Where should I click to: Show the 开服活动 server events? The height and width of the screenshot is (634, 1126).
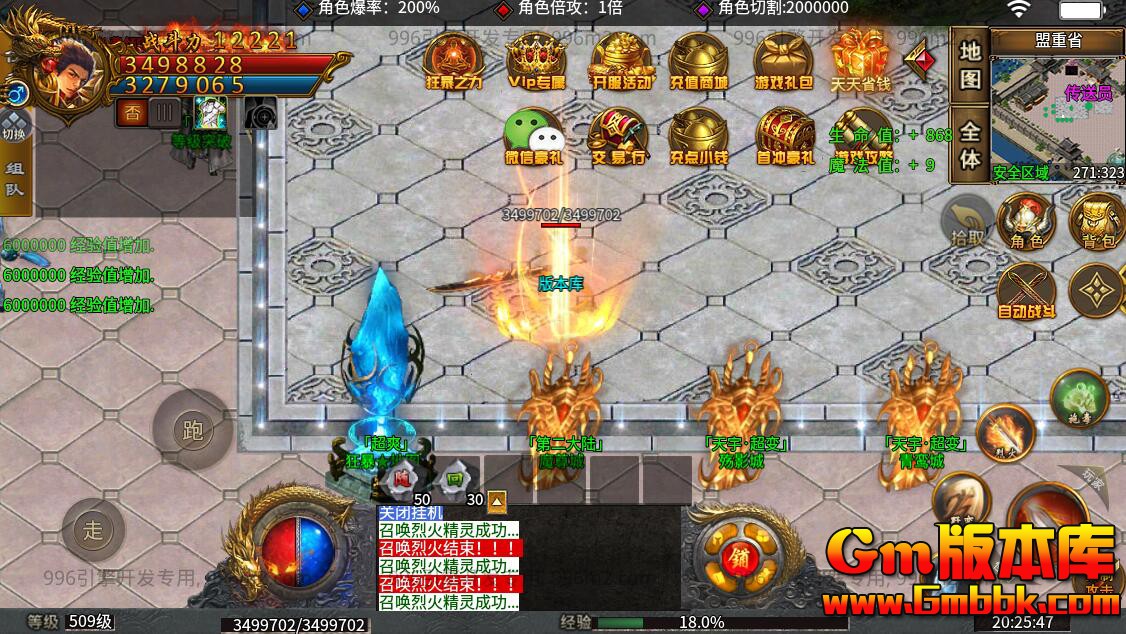[622, 60]
